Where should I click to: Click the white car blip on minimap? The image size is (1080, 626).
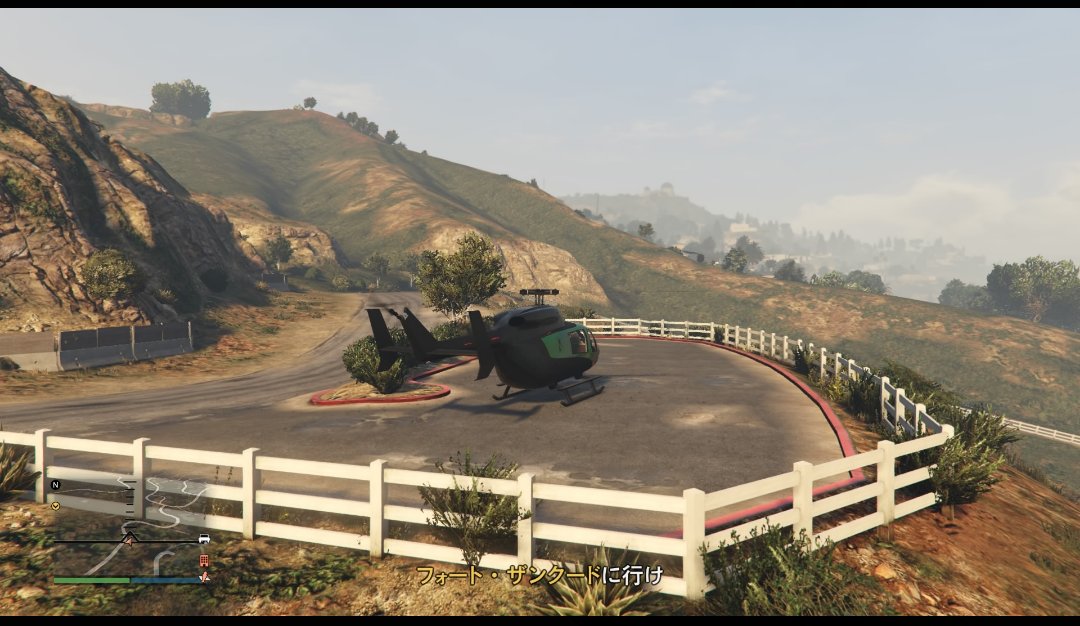pos(204,539)
